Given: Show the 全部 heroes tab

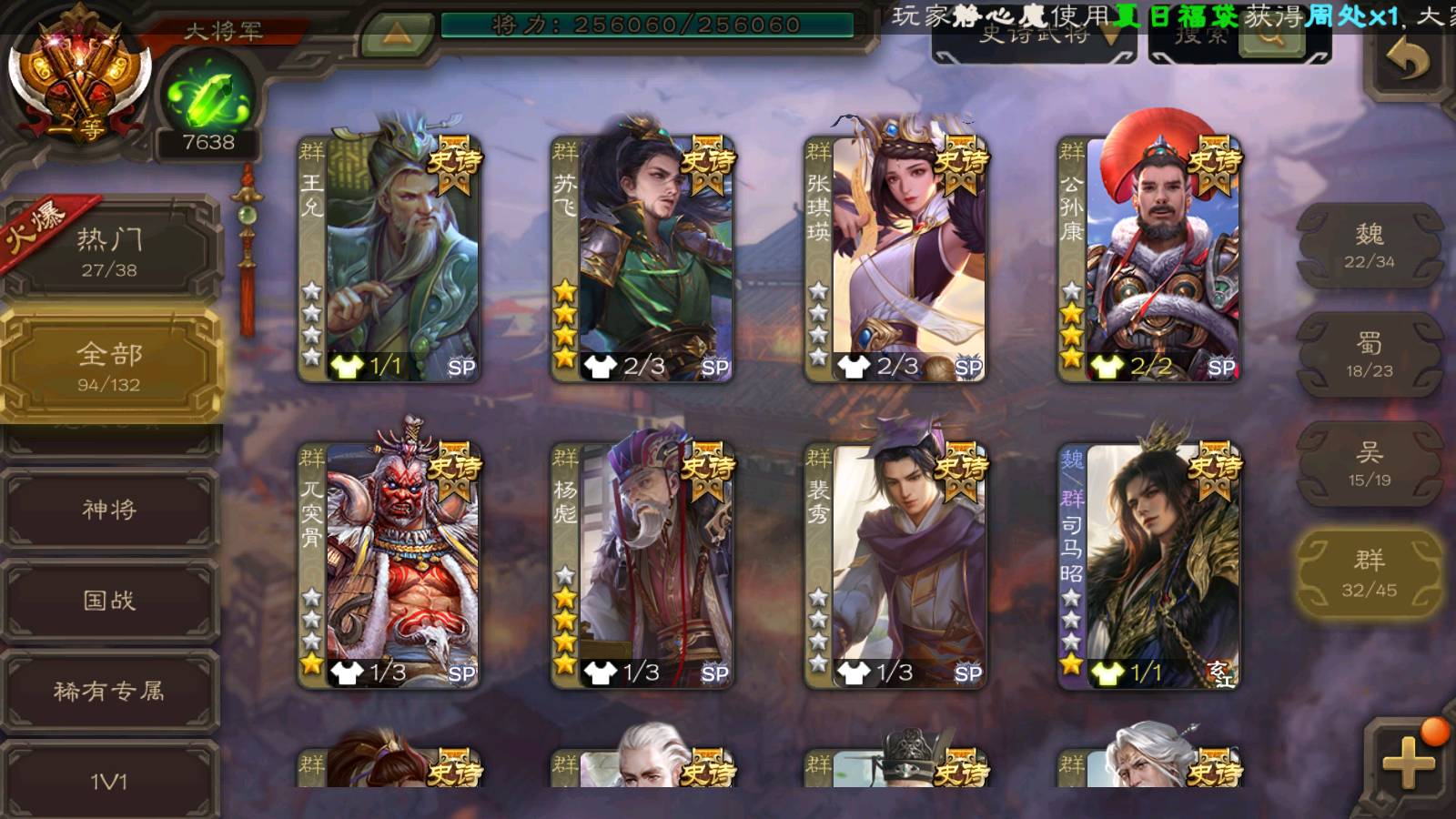Looking at the screenshot, I should (110, 366).
